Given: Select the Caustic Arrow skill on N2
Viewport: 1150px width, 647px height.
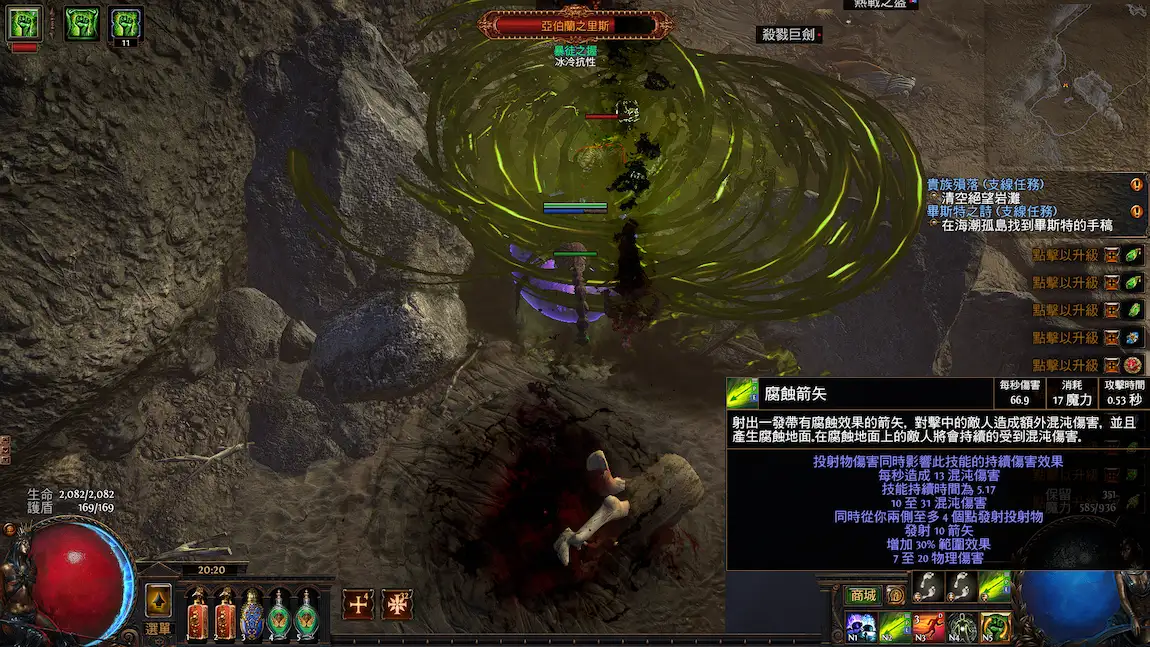Looking at the screenshot, I should tap(895, 627).
